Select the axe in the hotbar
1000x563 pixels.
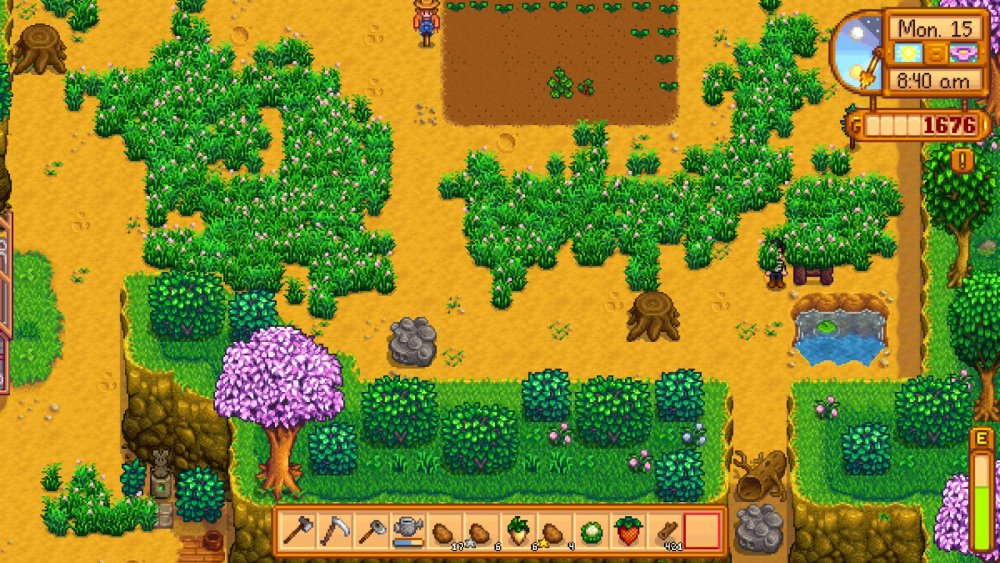click(x=297, y=530)
